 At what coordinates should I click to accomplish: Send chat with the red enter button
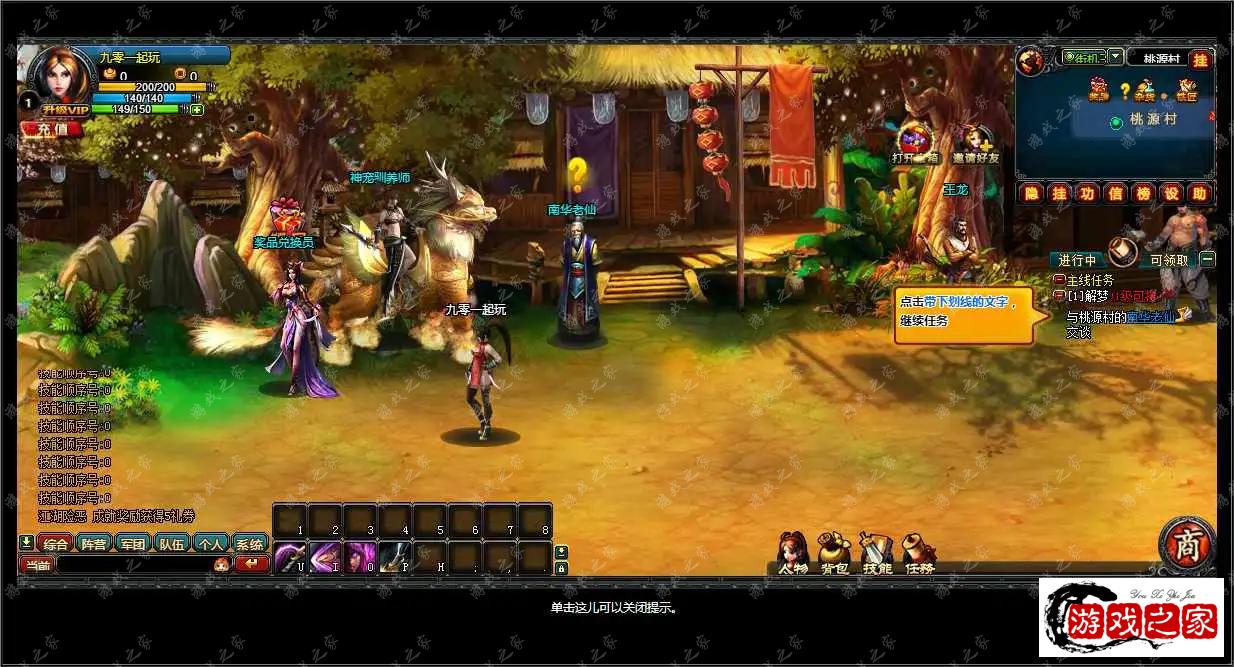point(252,565)
